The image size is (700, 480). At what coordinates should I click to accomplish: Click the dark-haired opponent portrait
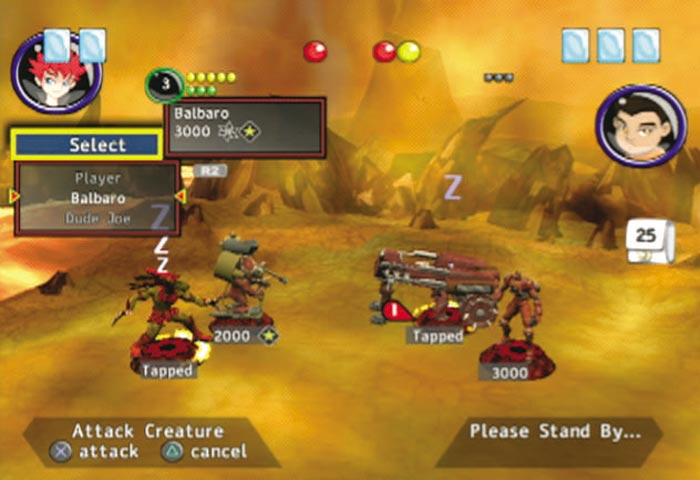640,125
